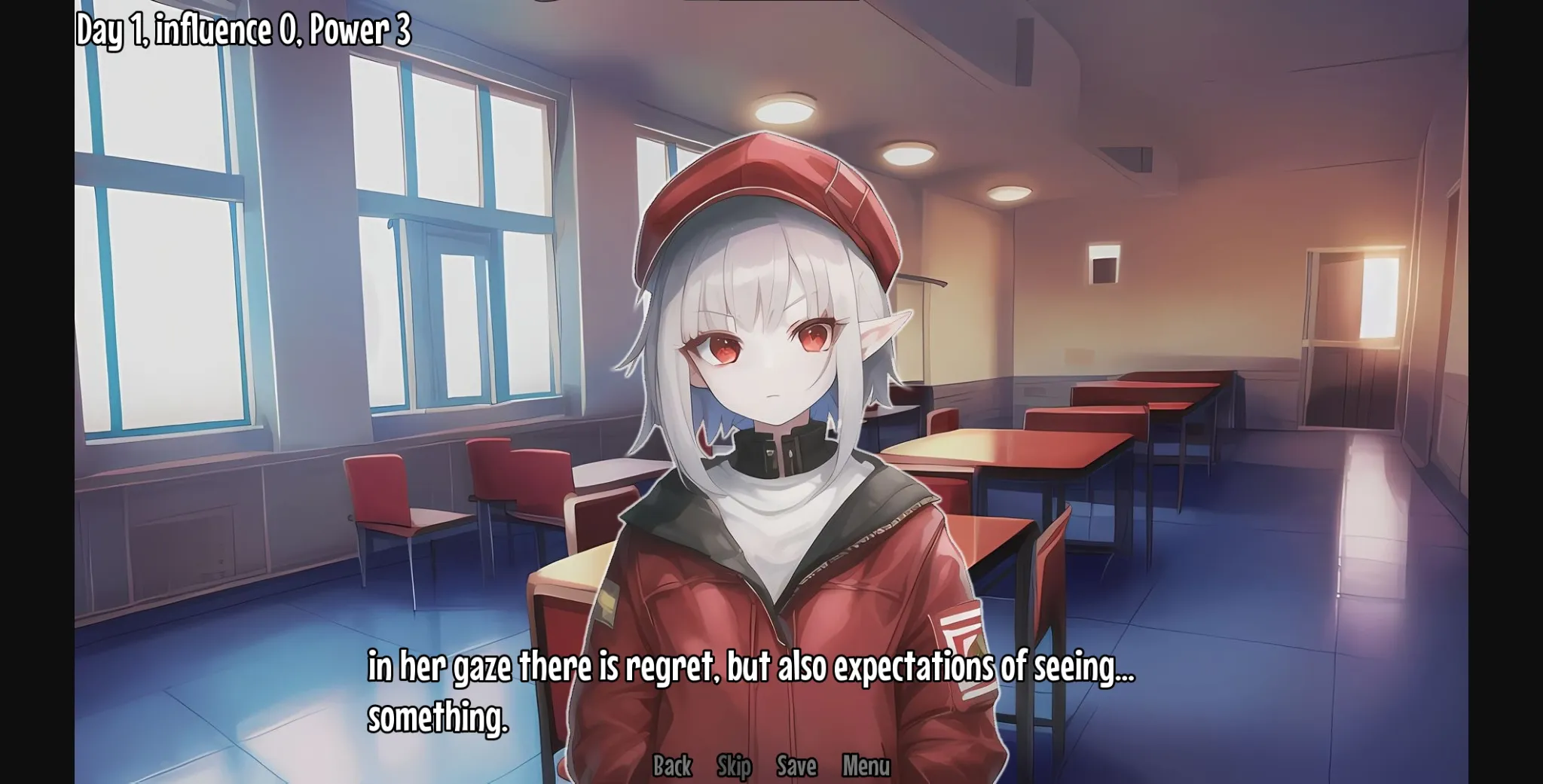Click the 'Day 1, influence 0, Power 3' status display
This screenshot has height=784, width=1543.
coord(240,31)
